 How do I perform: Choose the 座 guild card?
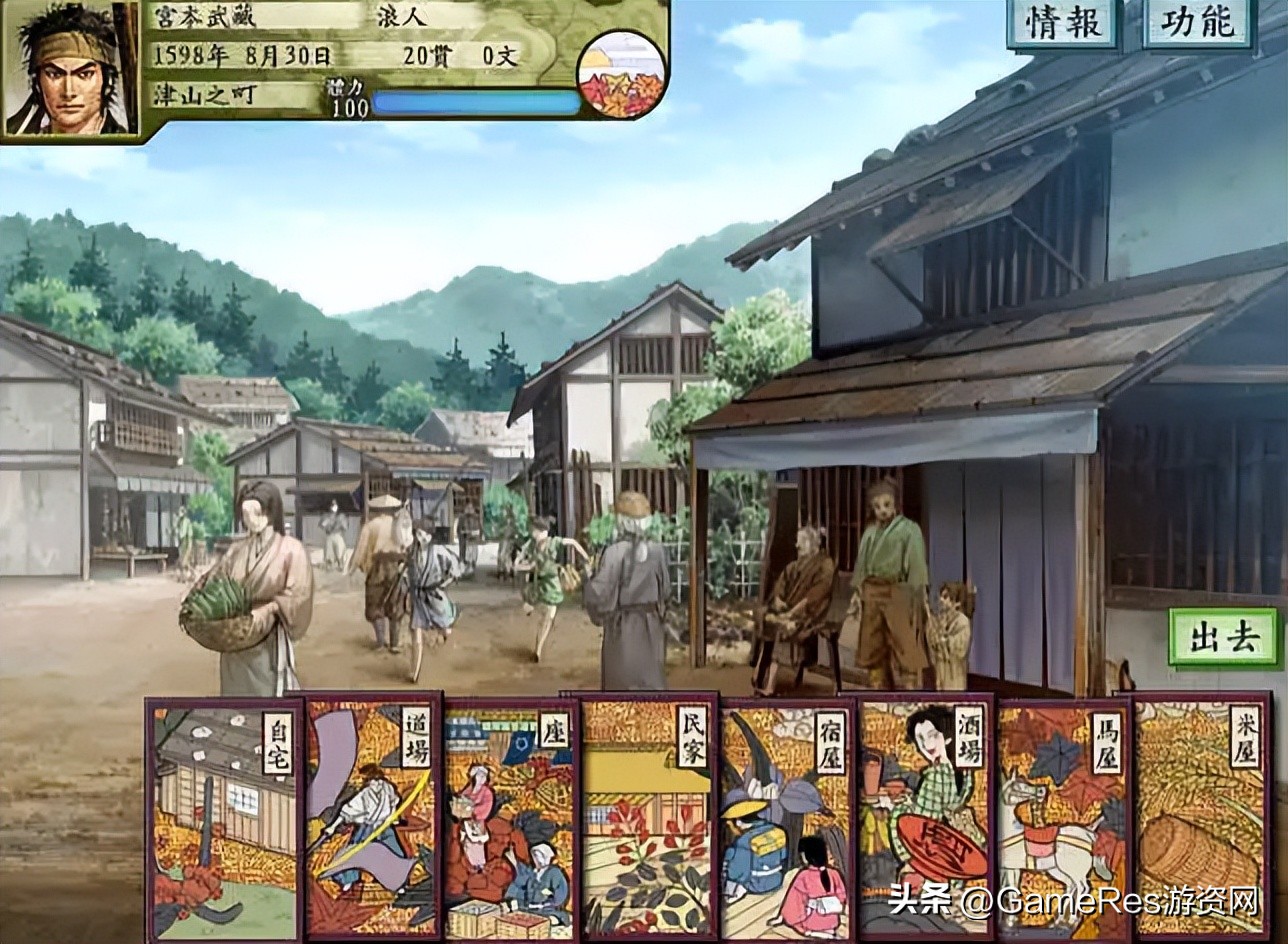point(510,818)
